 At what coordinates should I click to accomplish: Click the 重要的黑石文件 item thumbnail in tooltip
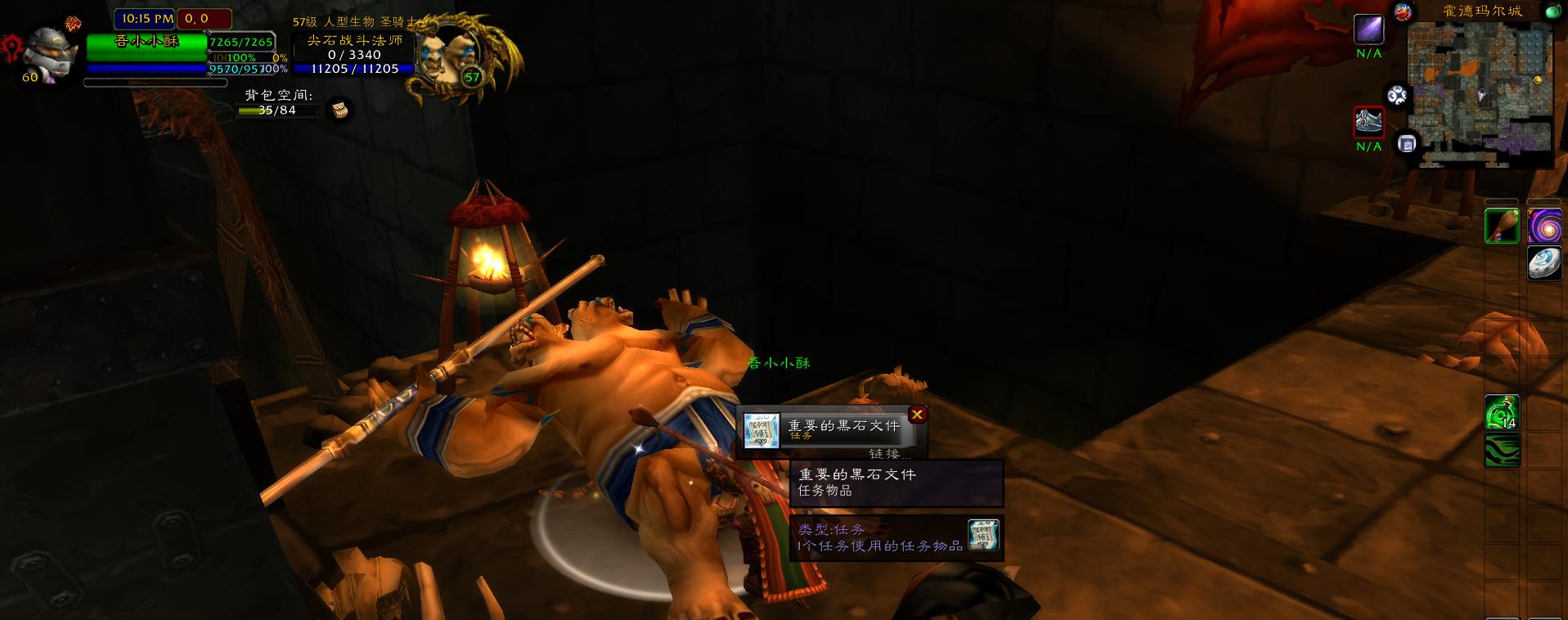click(x=985, y=536)
